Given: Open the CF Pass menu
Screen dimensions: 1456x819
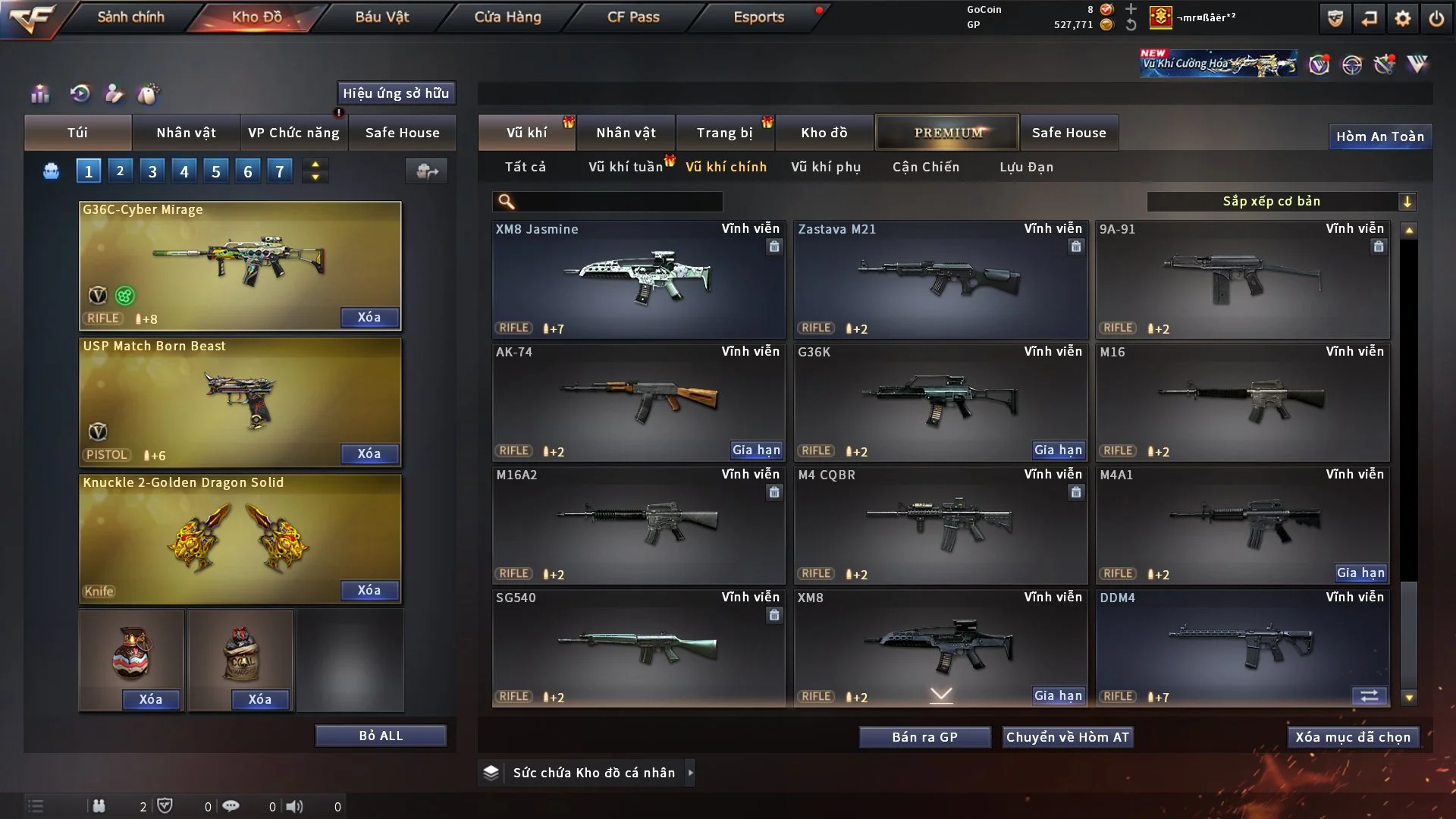Looking at the screenshot, I should pos(633,17).
